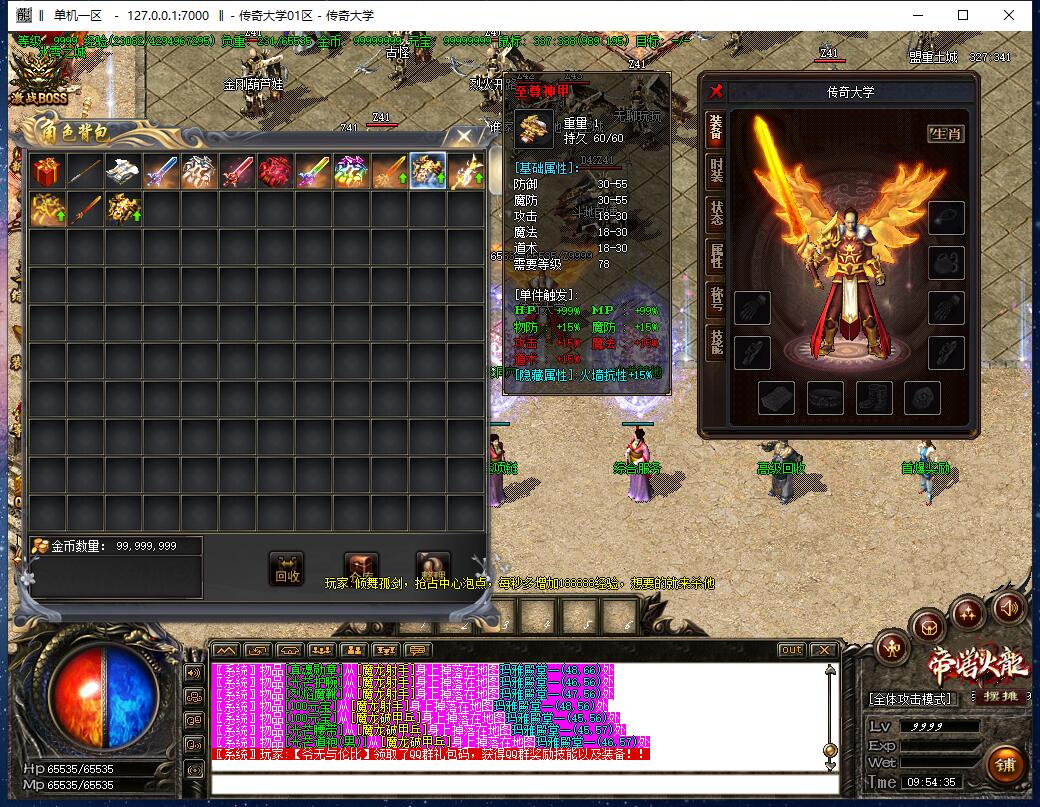This screenshot has height=807, width=1040.
Task: Show the 属性 attributes tab
Action: click(716, 255)
